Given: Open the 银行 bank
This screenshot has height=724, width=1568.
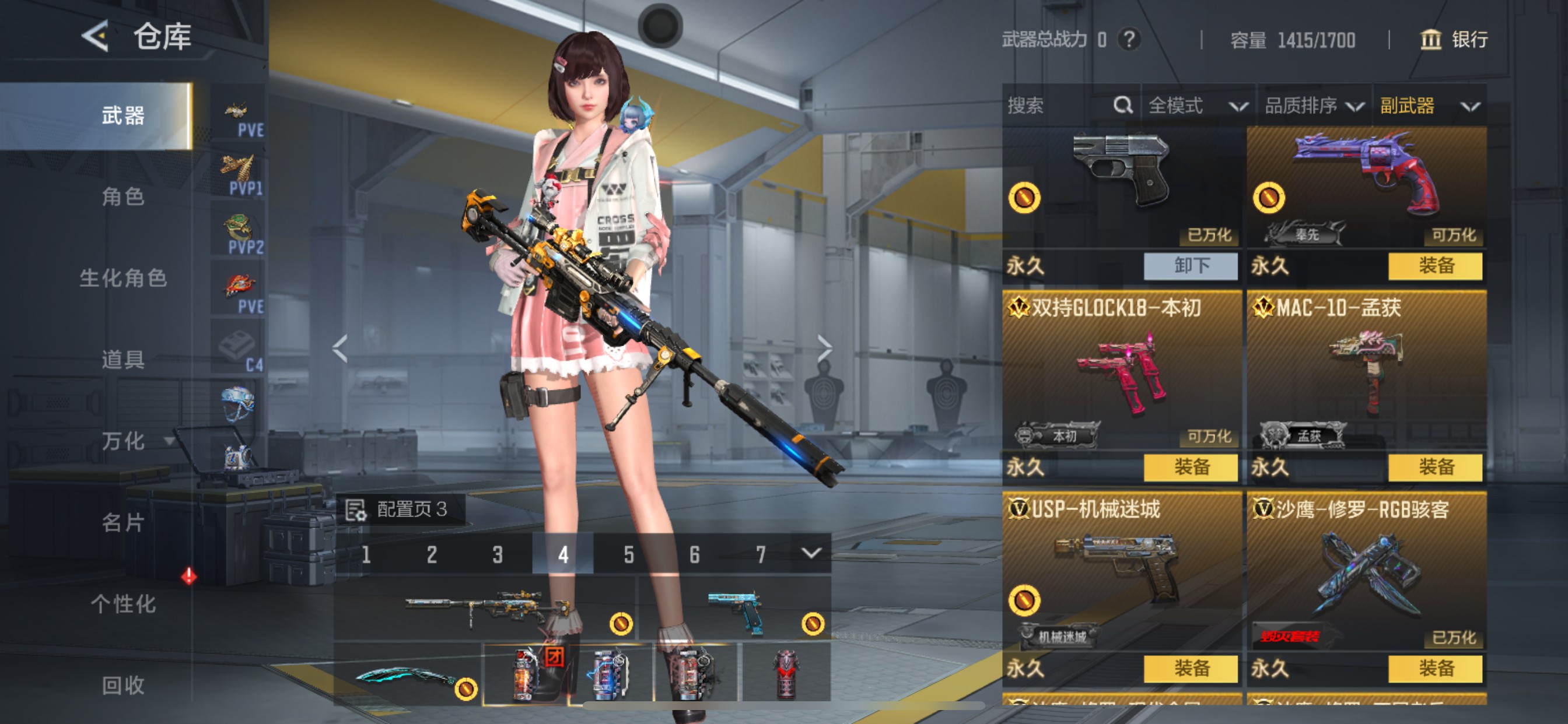Looking at the screenshot, I should coord(1454,40).
